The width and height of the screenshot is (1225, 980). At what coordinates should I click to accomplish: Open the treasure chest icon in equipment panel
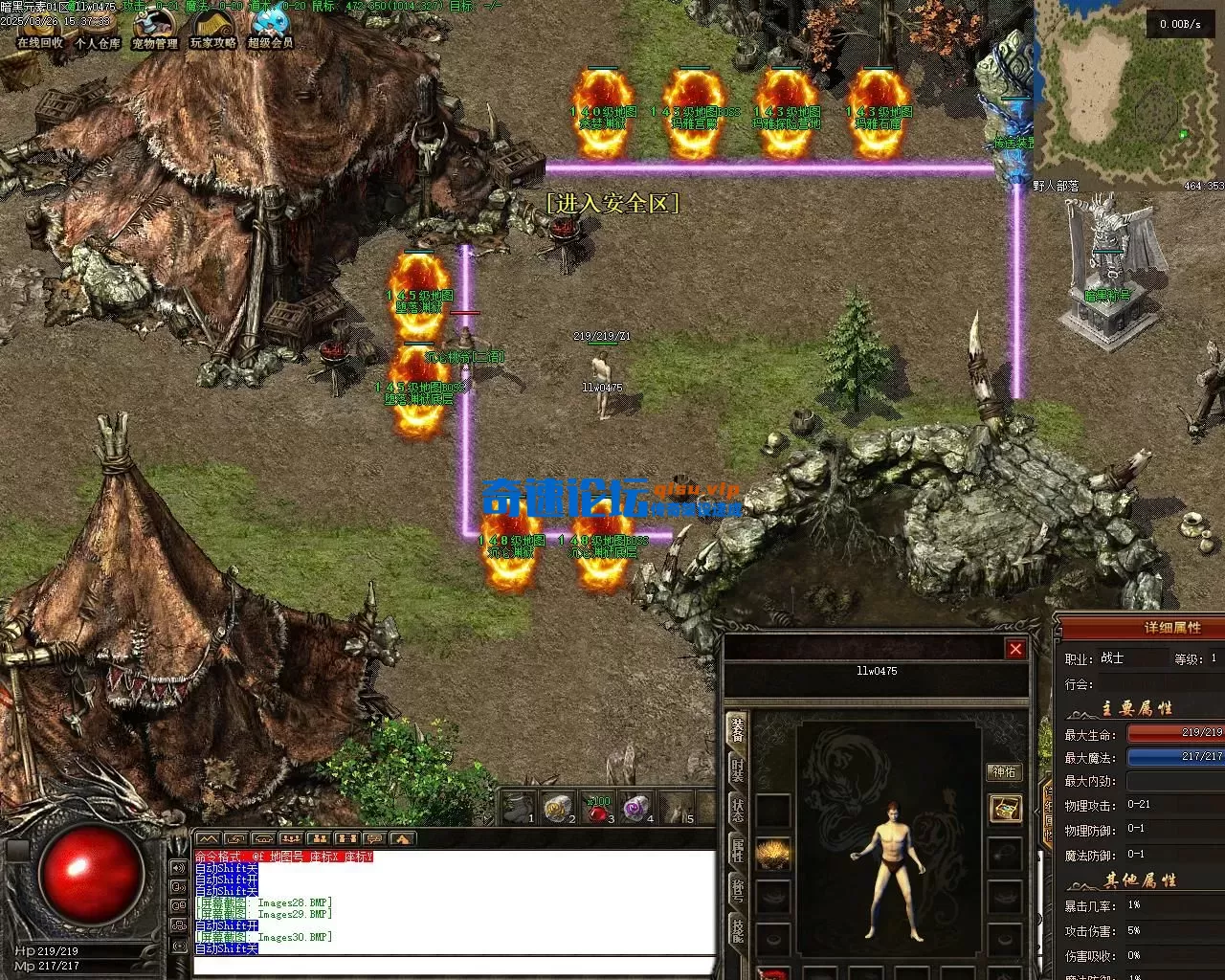tap(1004, 809)
